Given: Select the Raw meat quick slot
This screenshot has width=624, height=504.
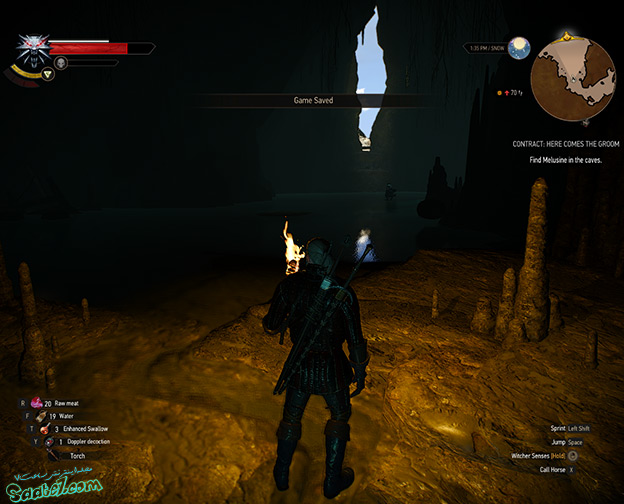Looking at the screenshot, I should click(38, 403).
